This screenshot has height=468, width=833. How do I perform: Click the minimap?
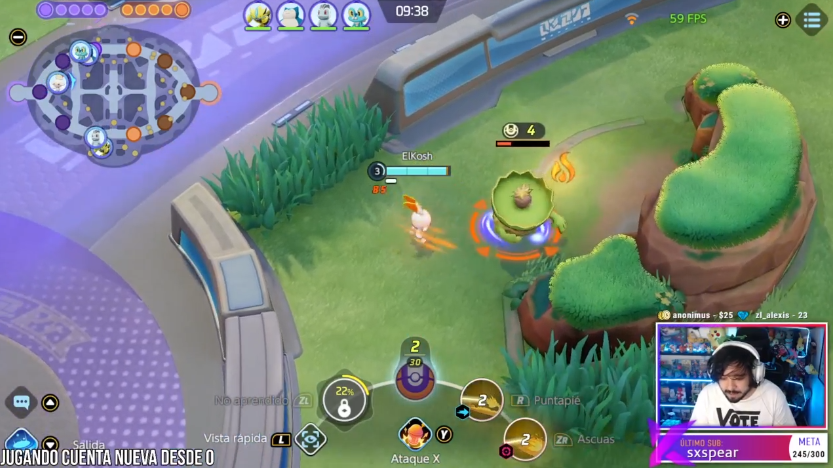point(116,96)
